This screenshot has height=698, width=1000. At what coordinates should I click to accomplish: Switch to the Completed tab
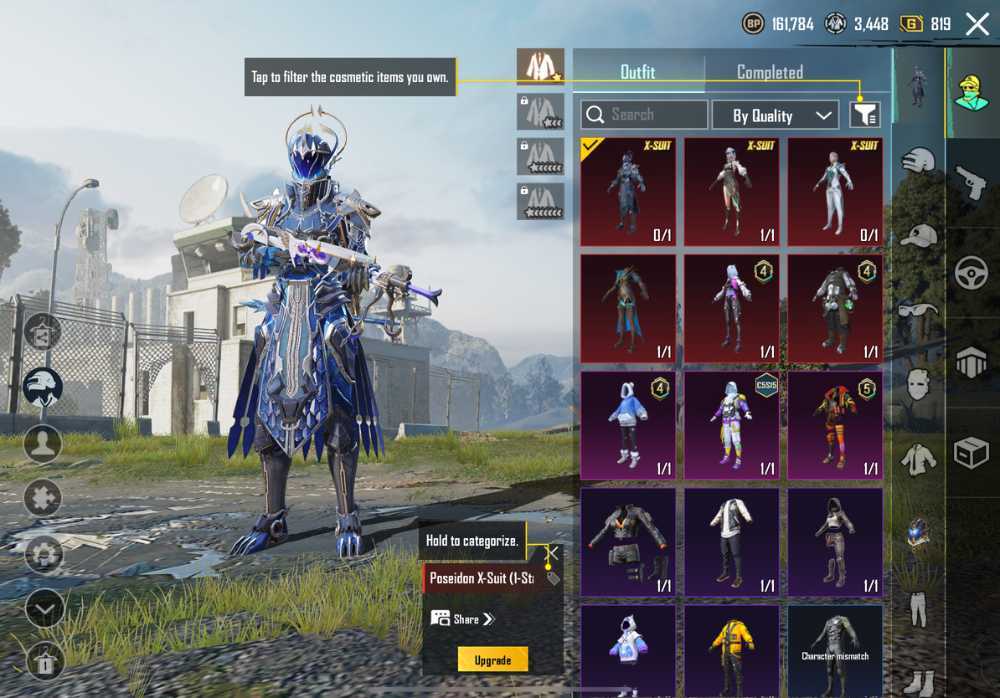click(769, 72)
